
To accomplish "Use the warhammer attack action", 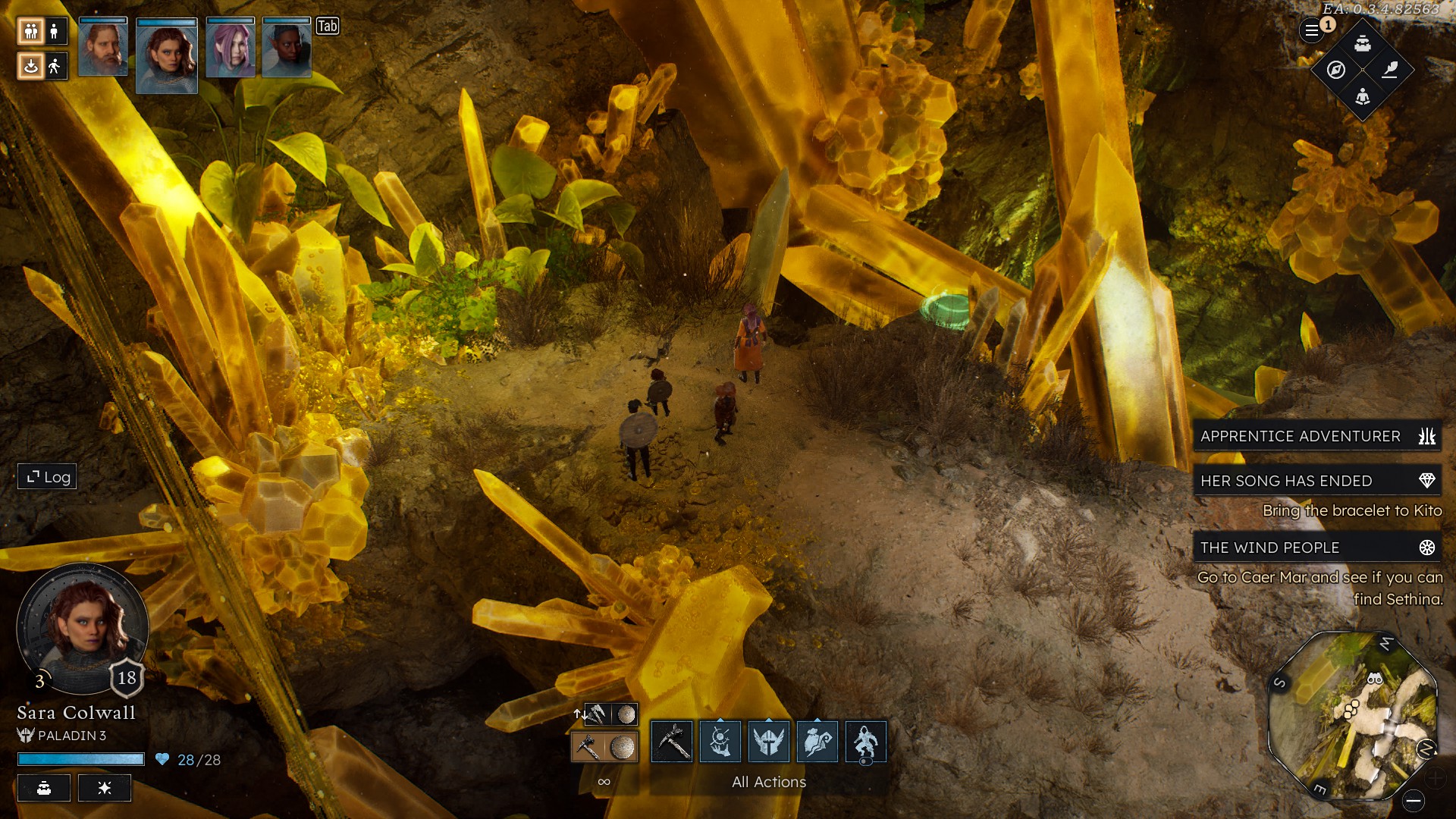I will pos(672,741).
